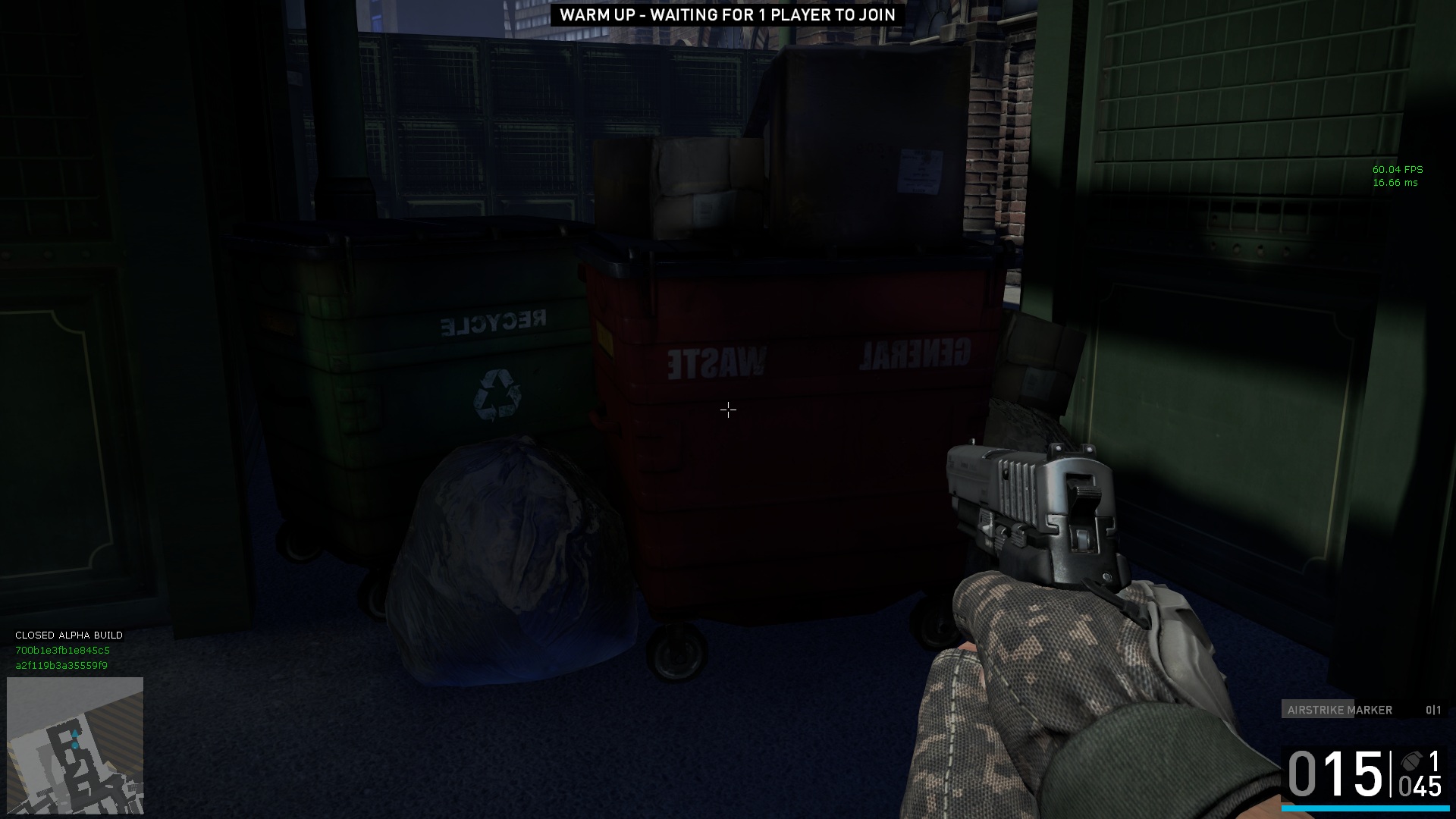Click the grenade icon in the HUD

[x=1411, y=762]
